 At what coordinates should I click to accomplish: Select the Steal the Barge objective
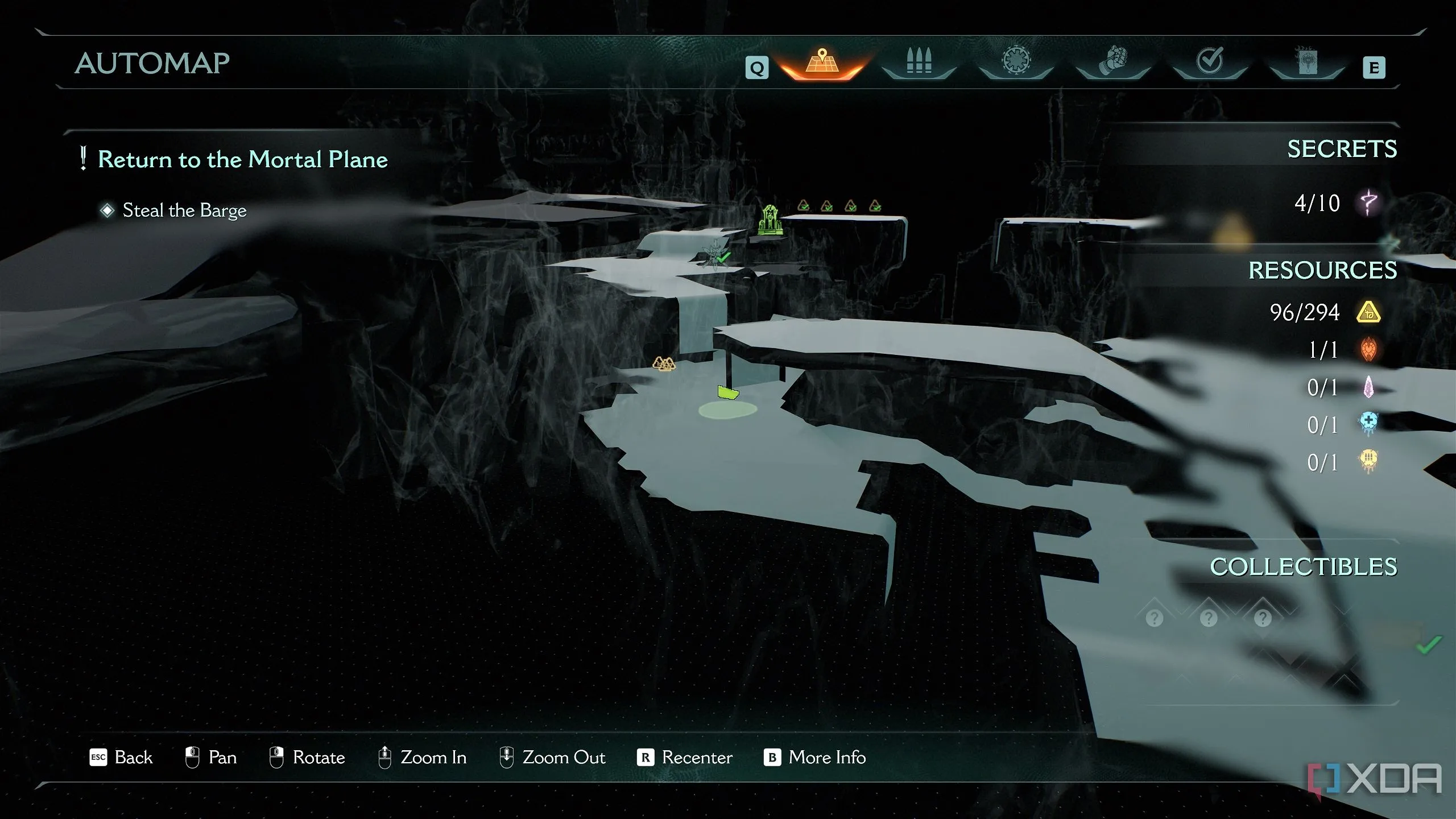pyautogui.click(x=184, y=210)
